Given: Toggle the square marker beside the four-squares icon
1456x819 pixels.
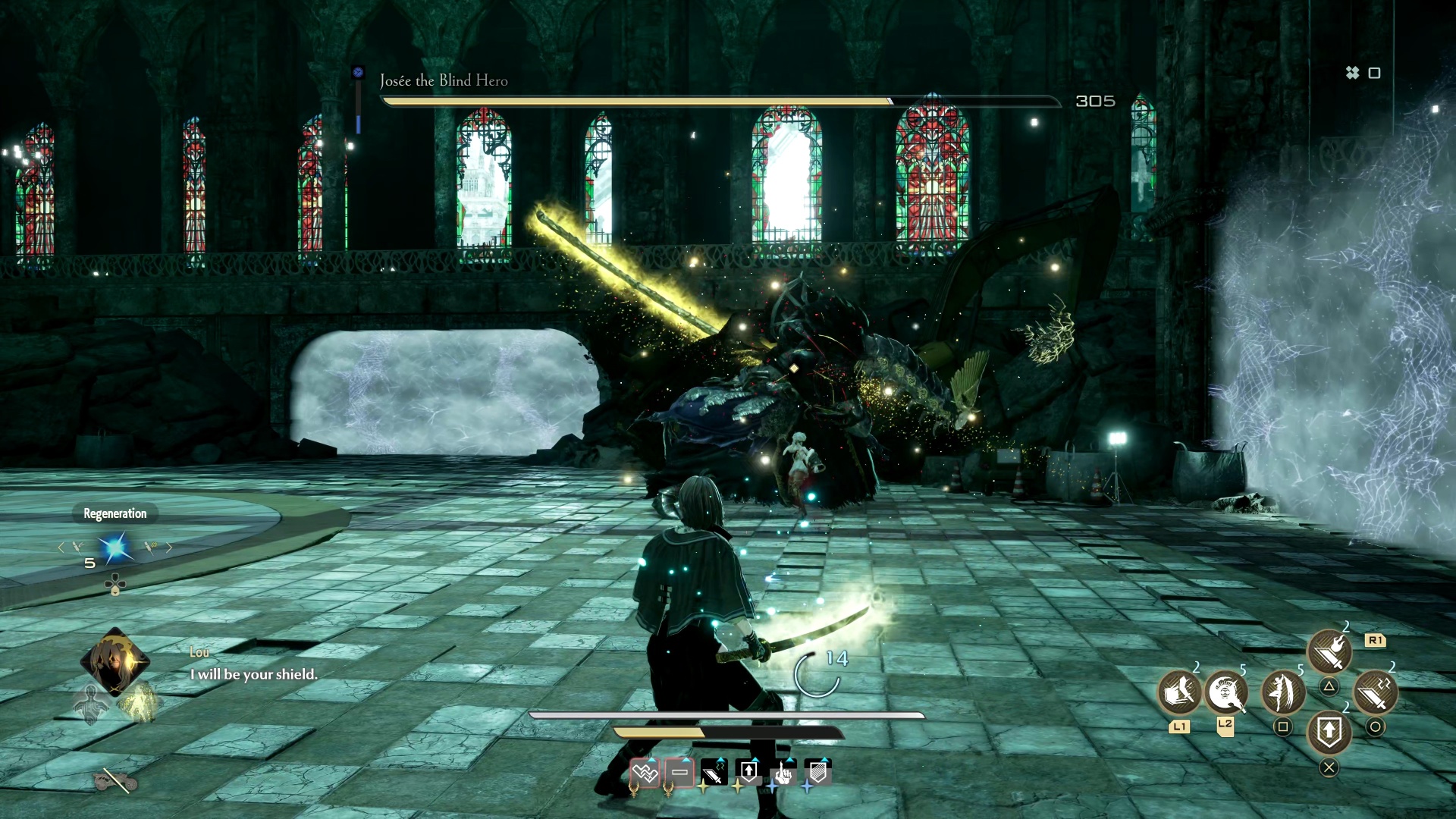Looking at the screenshot, I should point(1374,74).
